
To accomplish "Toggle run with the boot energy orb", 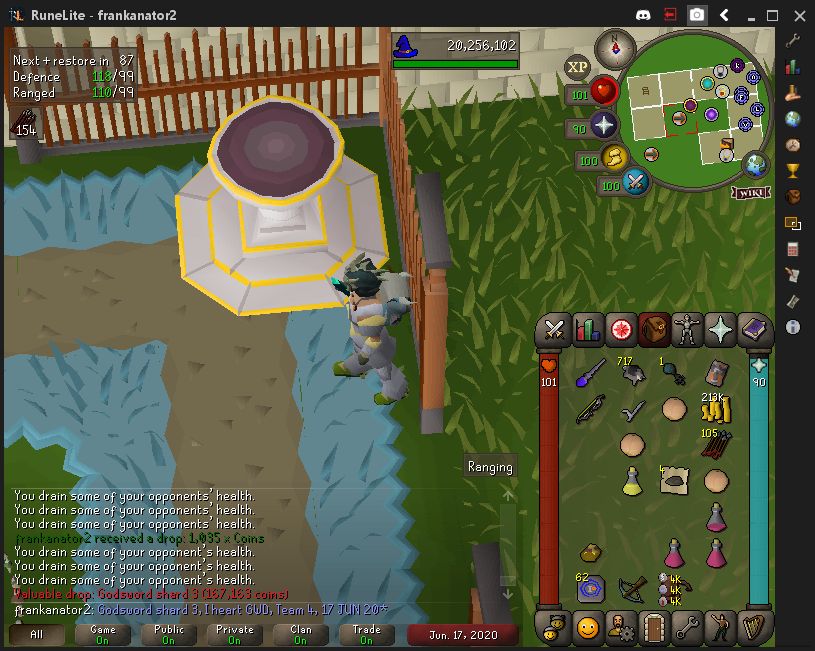I will (x=613, y=158).
